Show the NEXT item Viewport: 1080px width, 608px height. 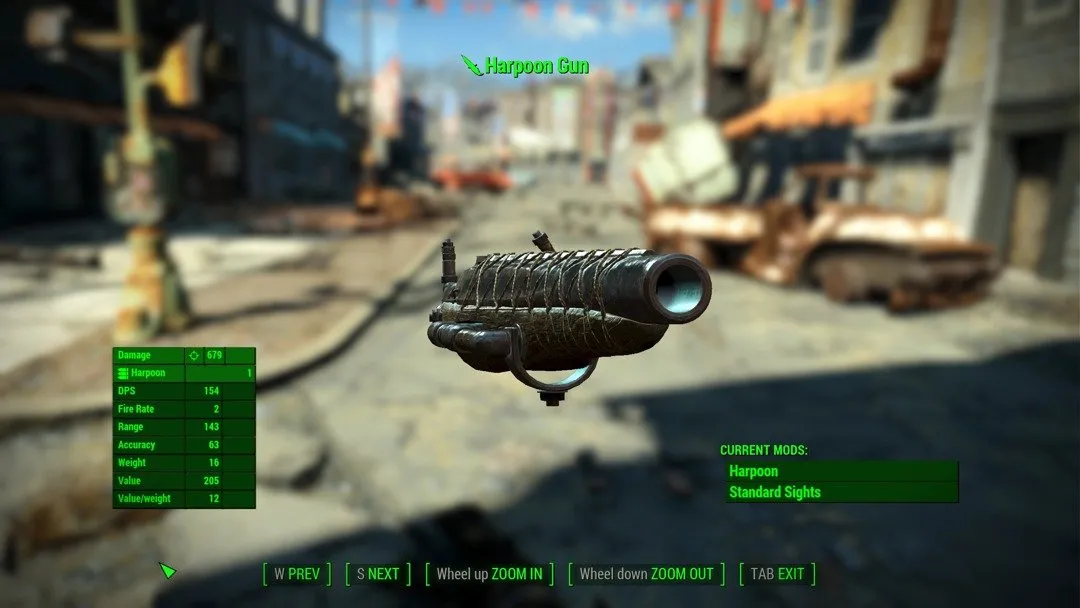click(x=377, y=574)
